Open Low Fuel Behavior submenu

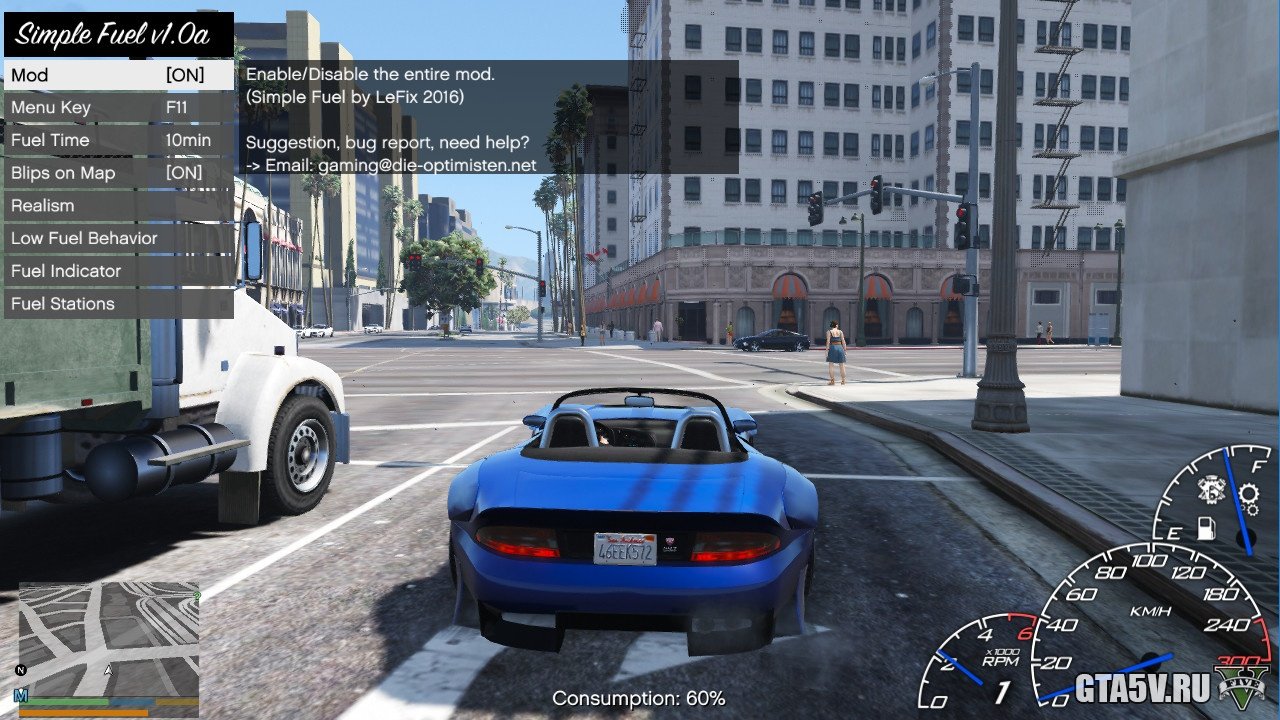(x=118, y=239)
